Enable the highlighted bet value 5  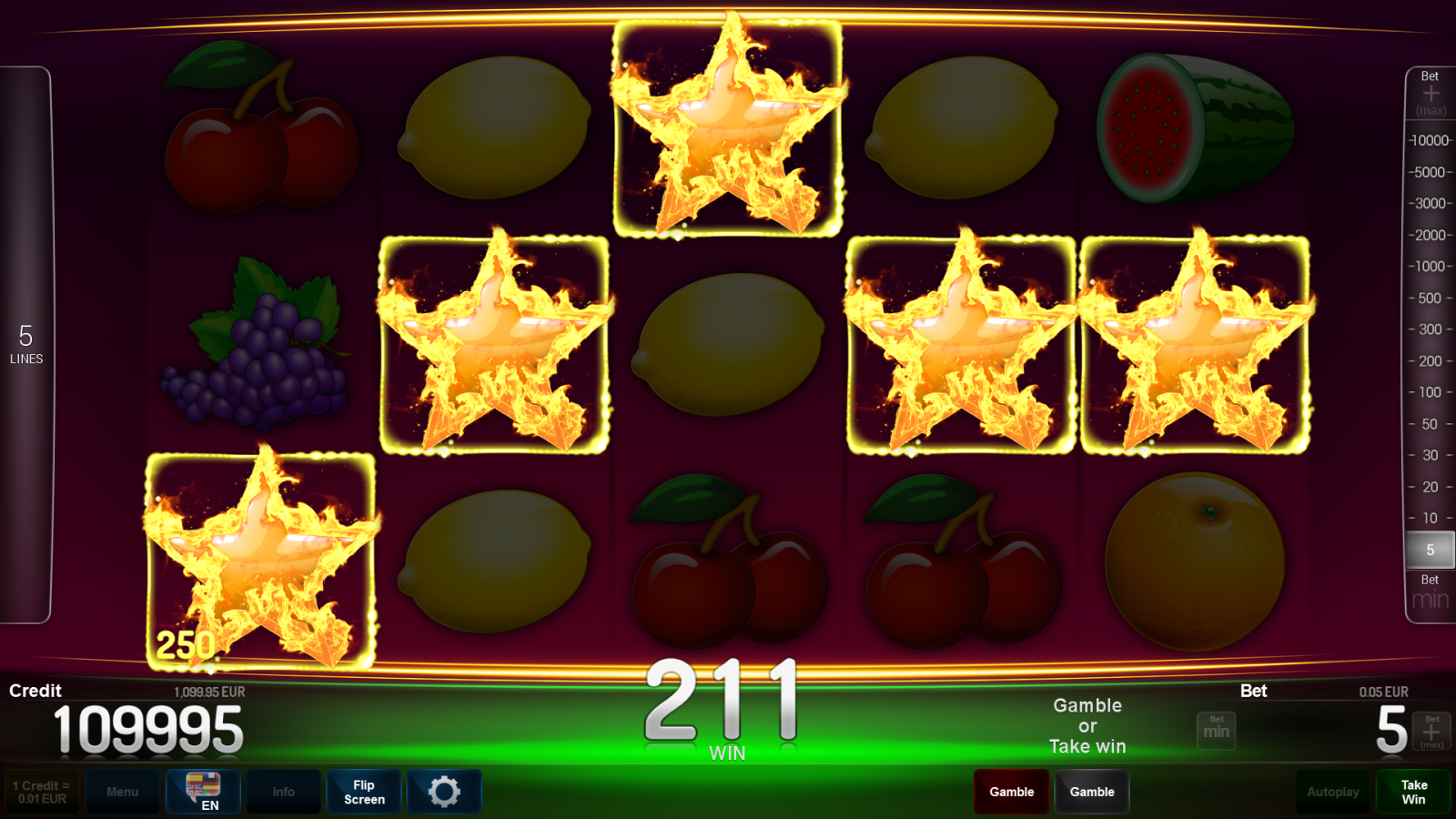click(1429, 550)
